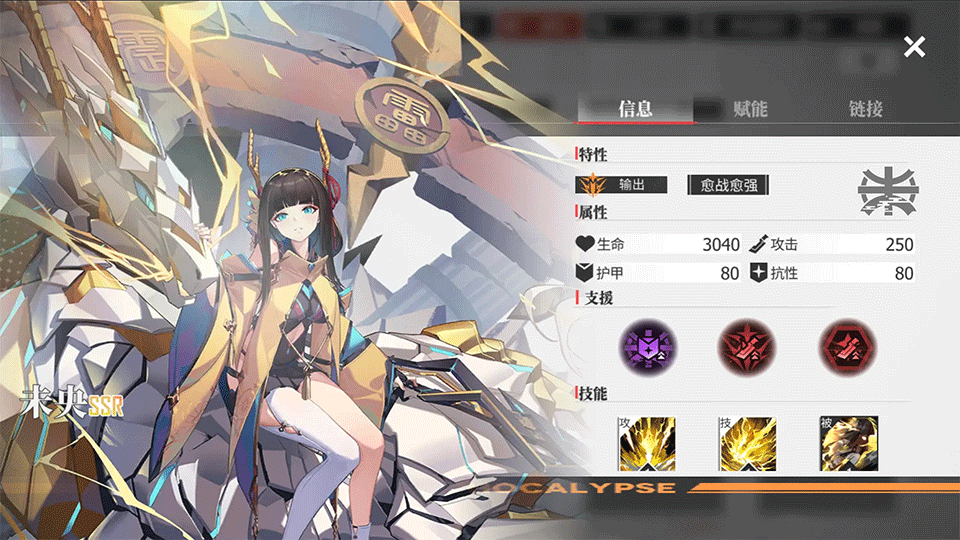The width and height of the screenshot is (960, 540).
Task: Open the 技 lightning skill icon
Action: click(x=747, y=443)
